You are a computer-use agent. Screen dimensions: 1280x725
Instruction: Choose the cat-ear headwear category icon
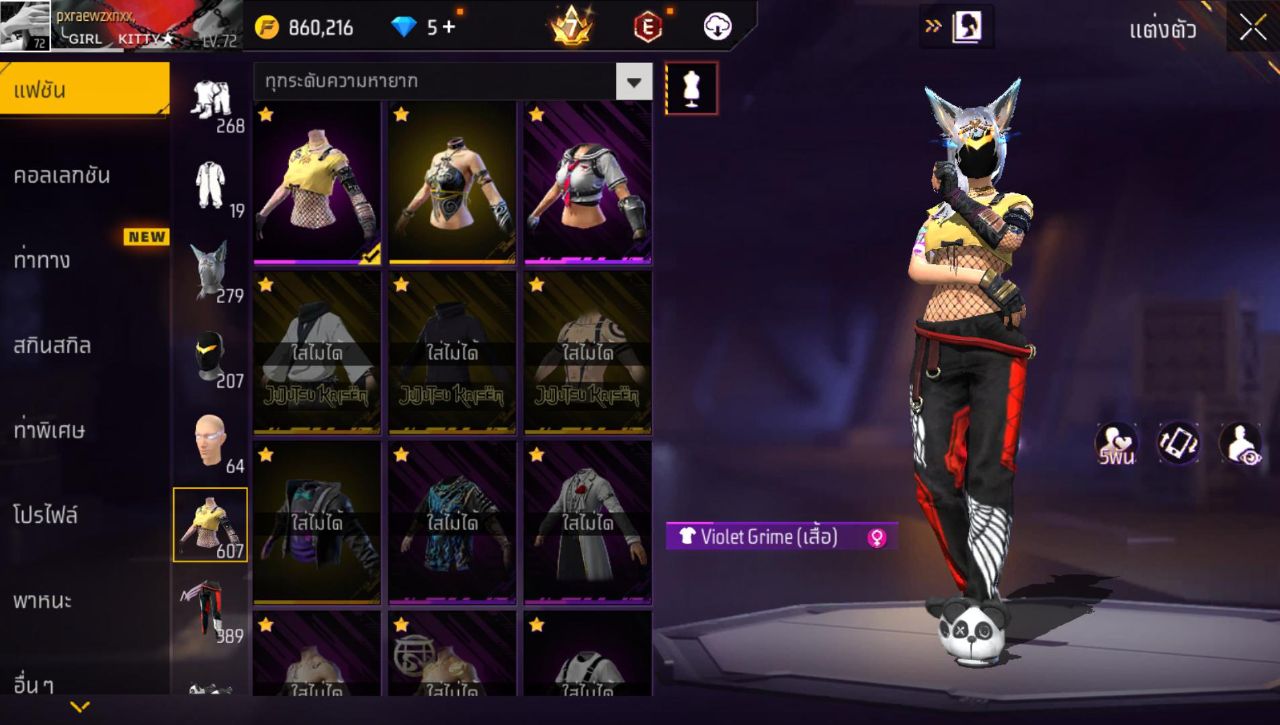tap(210, 270)
